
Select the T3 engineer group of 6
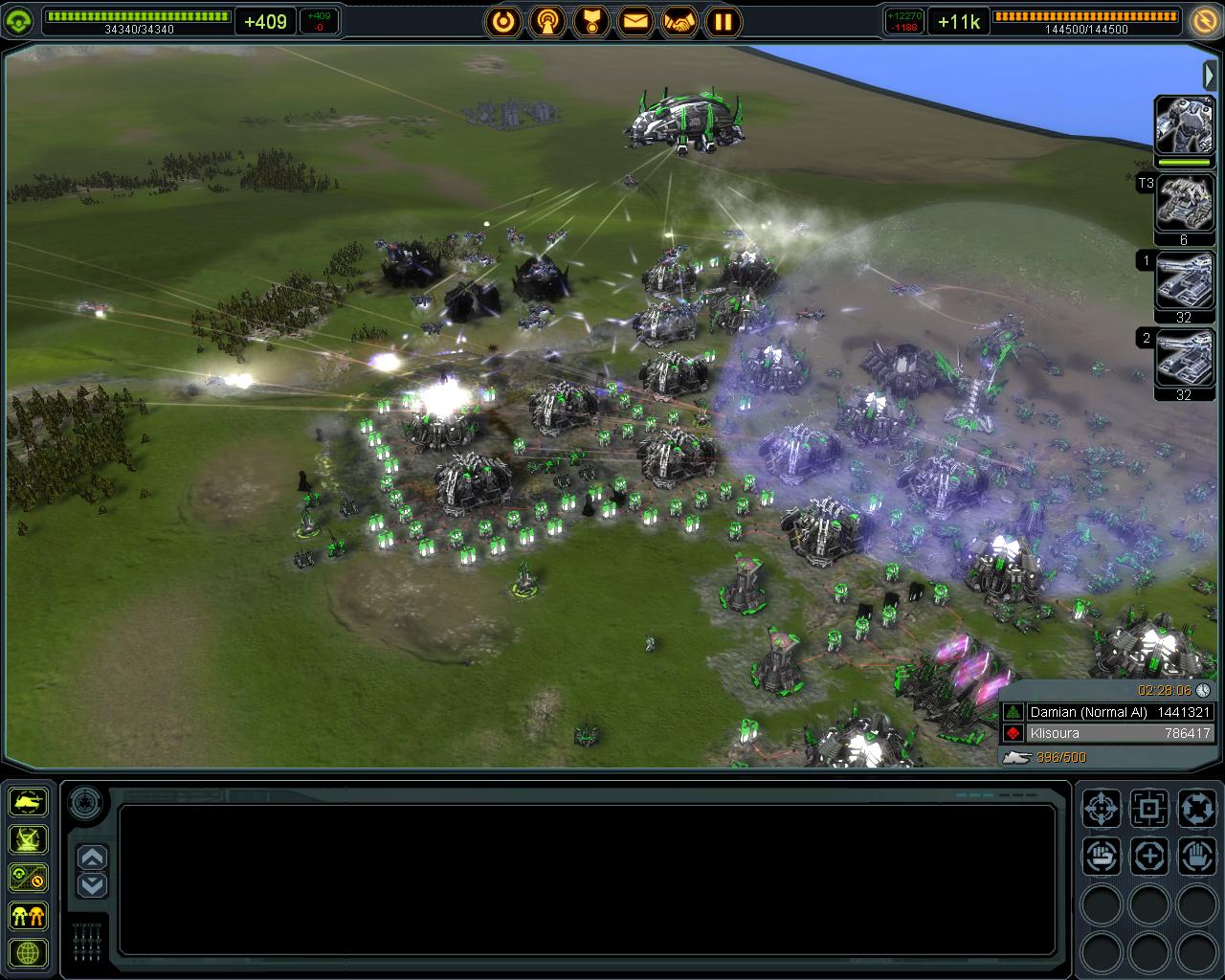1184,204
